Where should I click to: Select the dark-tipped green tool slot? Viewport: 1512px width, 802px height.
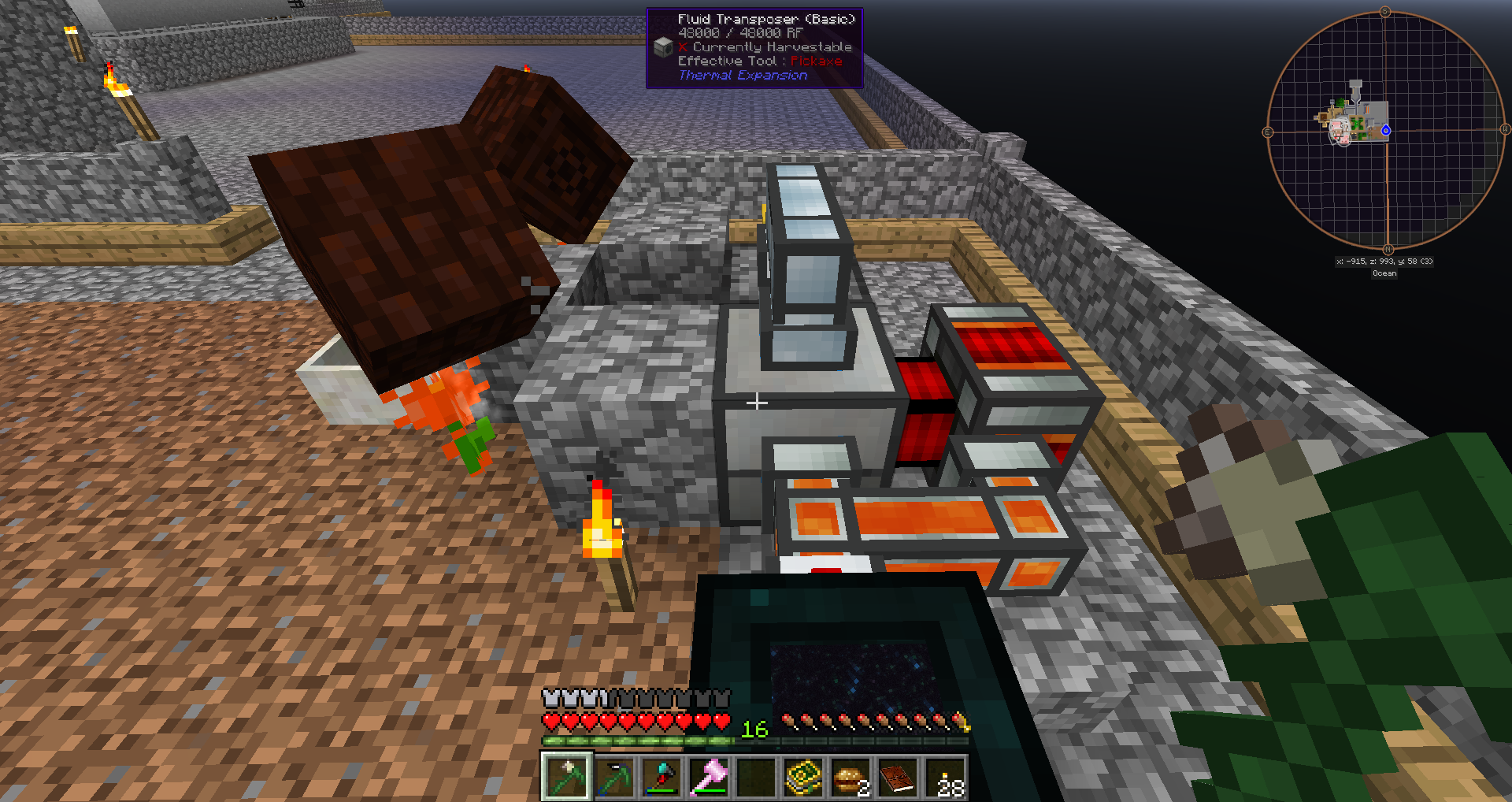click(614, 777)
